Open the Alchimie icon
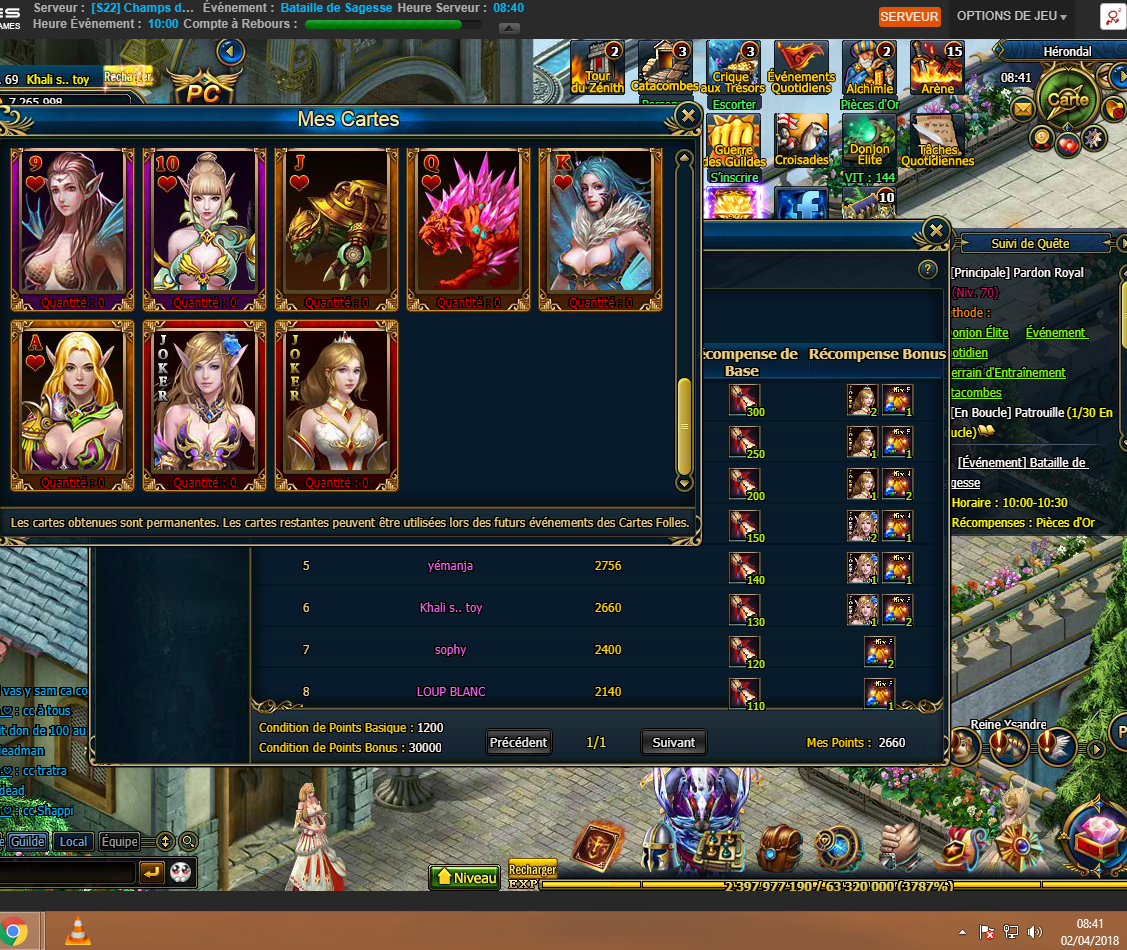This screenshot has height=950, width=1127. (x=869, y=70)
